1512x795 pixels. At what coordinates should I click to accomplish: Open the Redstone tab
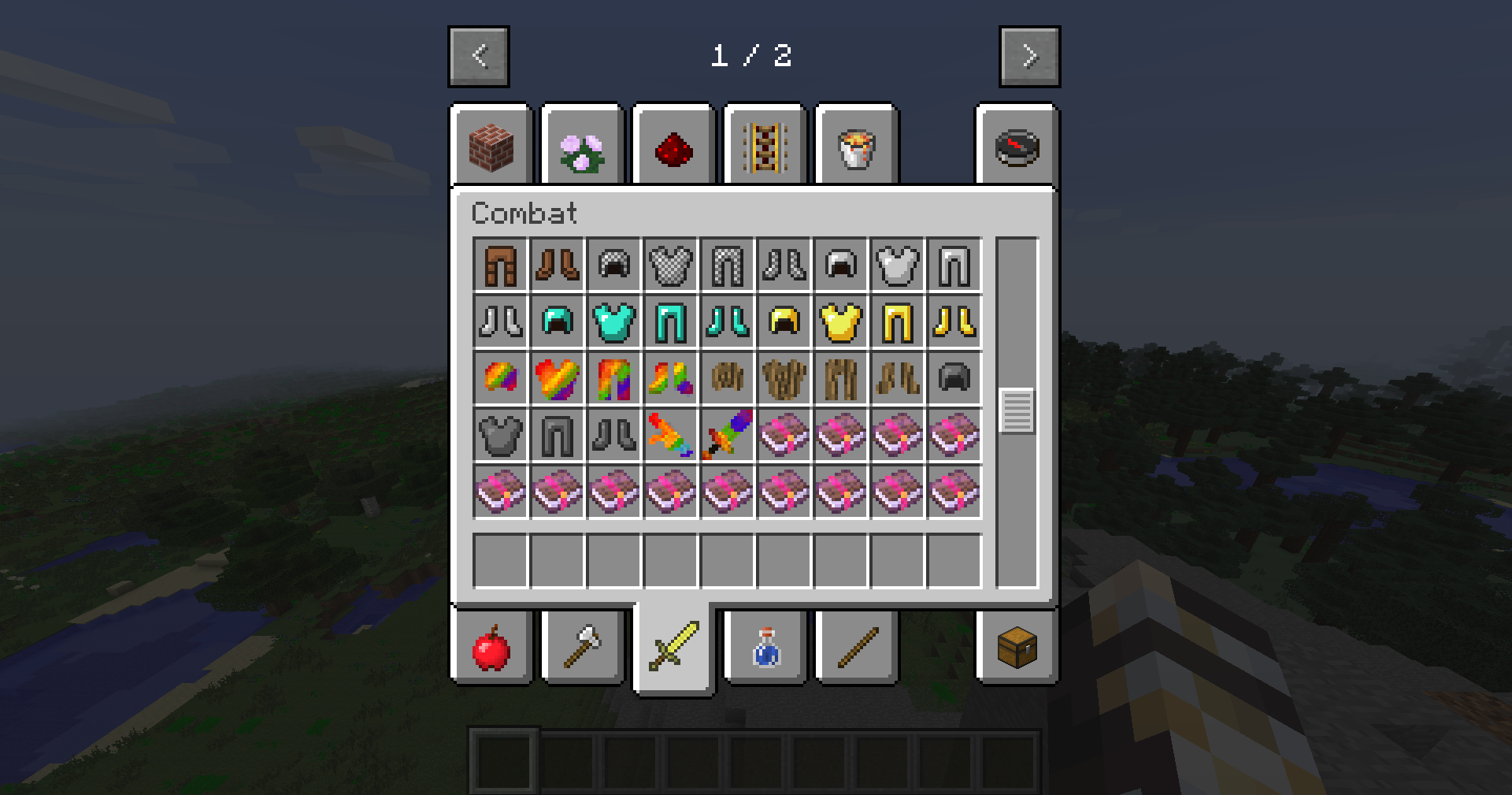pos(673,146)
